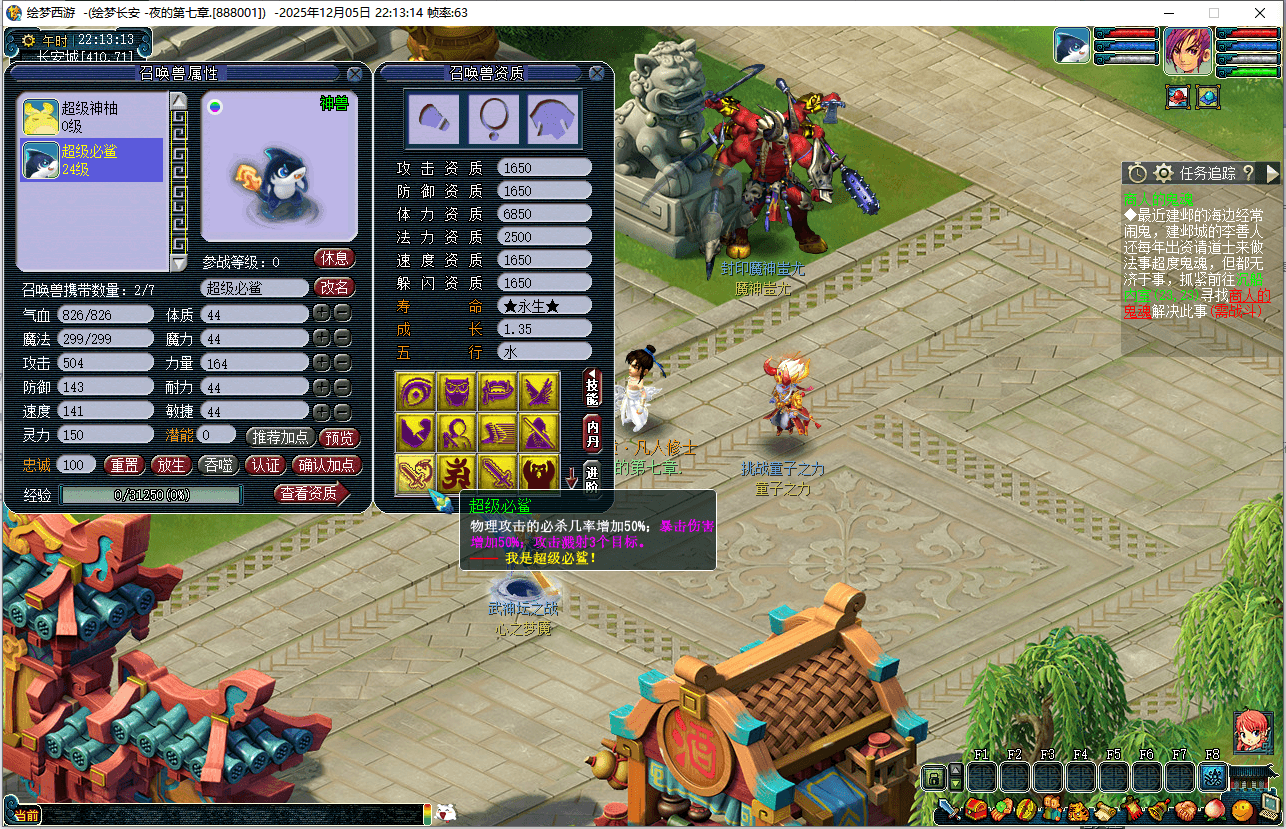Select the sword attack icon on bottom toolbar
Image resolution: width=1286 pixels, height=829 pixels.
point(948,810)
